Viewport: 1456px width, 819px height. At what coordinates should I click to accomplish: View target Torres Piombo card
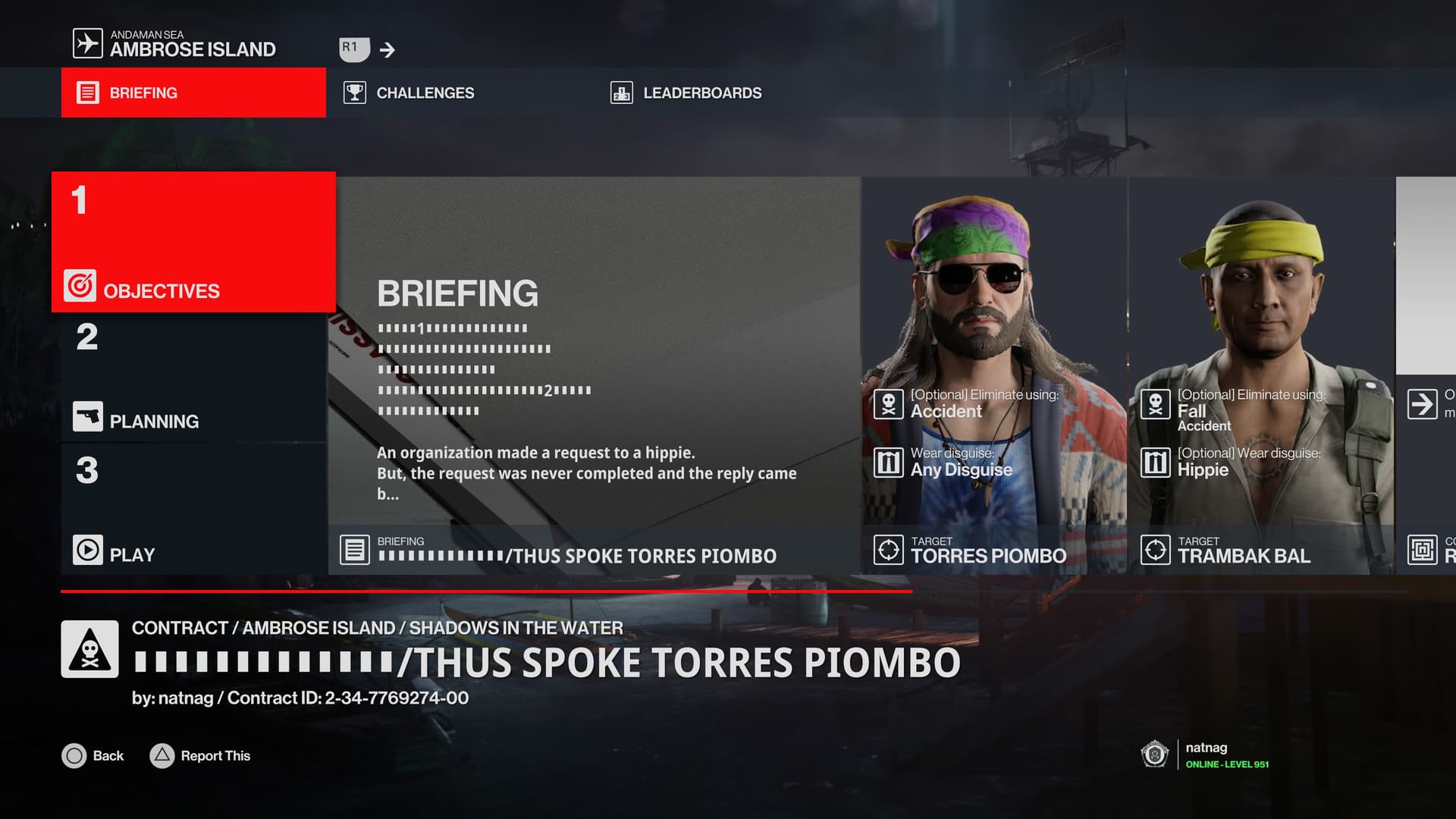tap(994, 375)
